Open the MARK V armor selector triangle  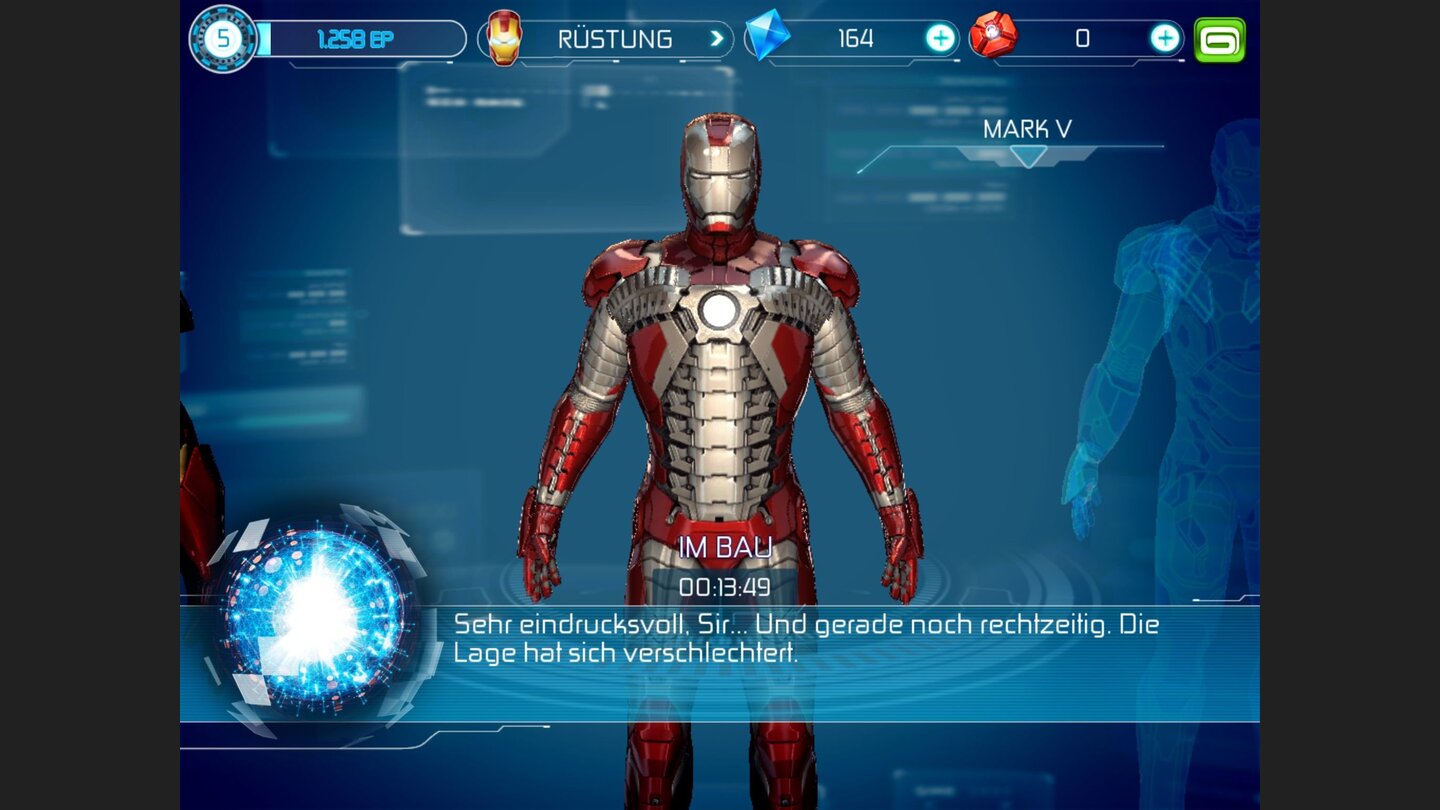point(1027,157)
